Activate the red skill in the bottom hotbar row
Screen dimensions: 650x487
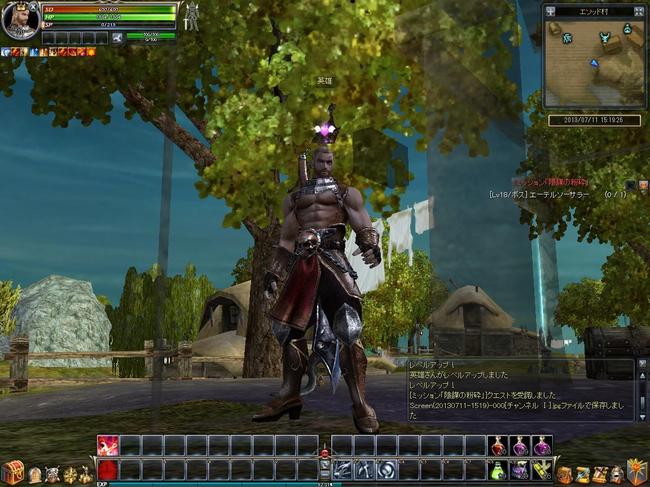coord(107,470)
